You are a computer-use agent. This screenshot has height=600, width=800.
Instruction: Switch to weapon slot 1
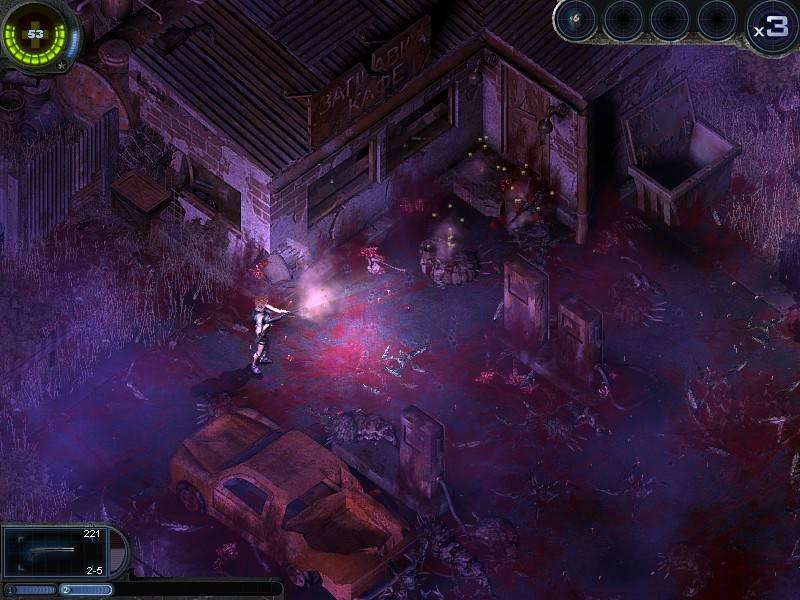[28, 590]
